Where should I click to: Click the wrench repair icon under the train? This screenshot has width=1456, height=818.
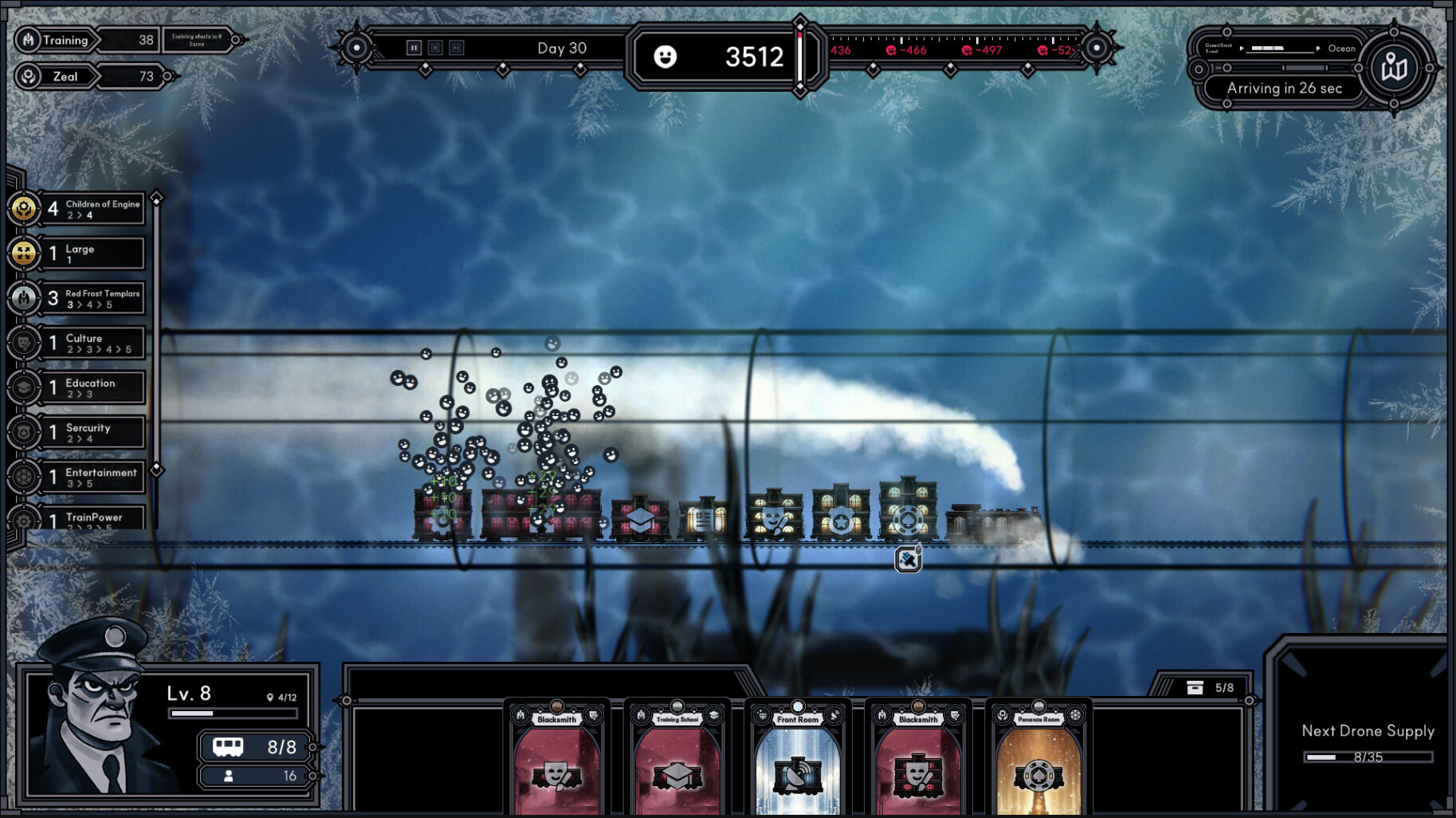tap(907, 559)
